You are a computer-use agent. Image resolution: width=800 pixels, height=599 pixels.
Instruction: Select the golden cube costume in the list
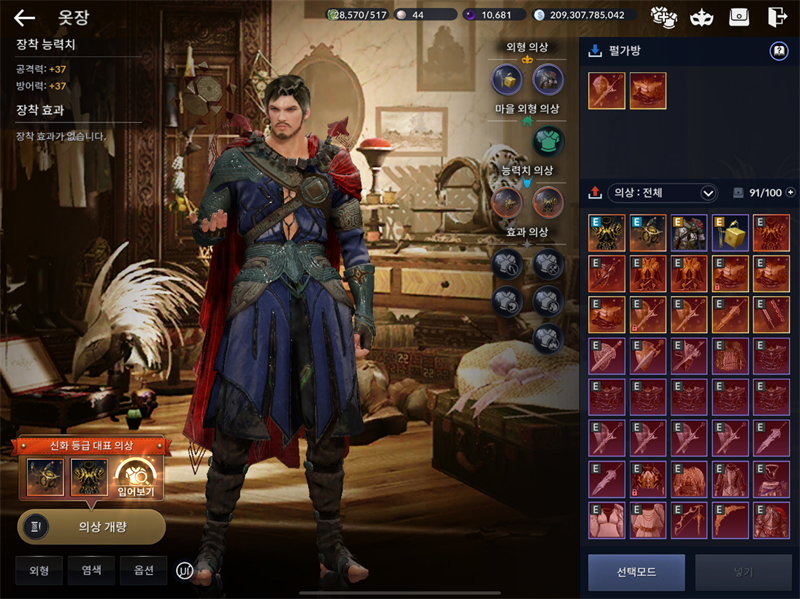click(730, 232)
